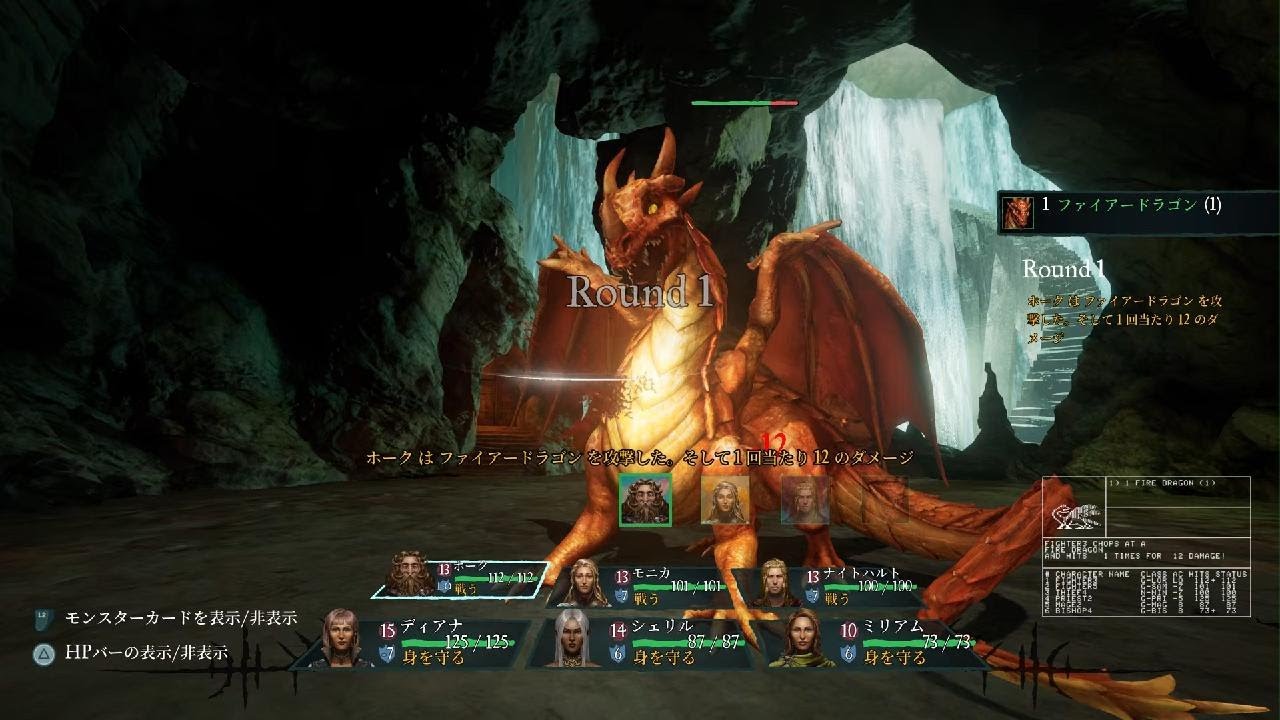Select モニカ's party panel

tap(640, 586)
